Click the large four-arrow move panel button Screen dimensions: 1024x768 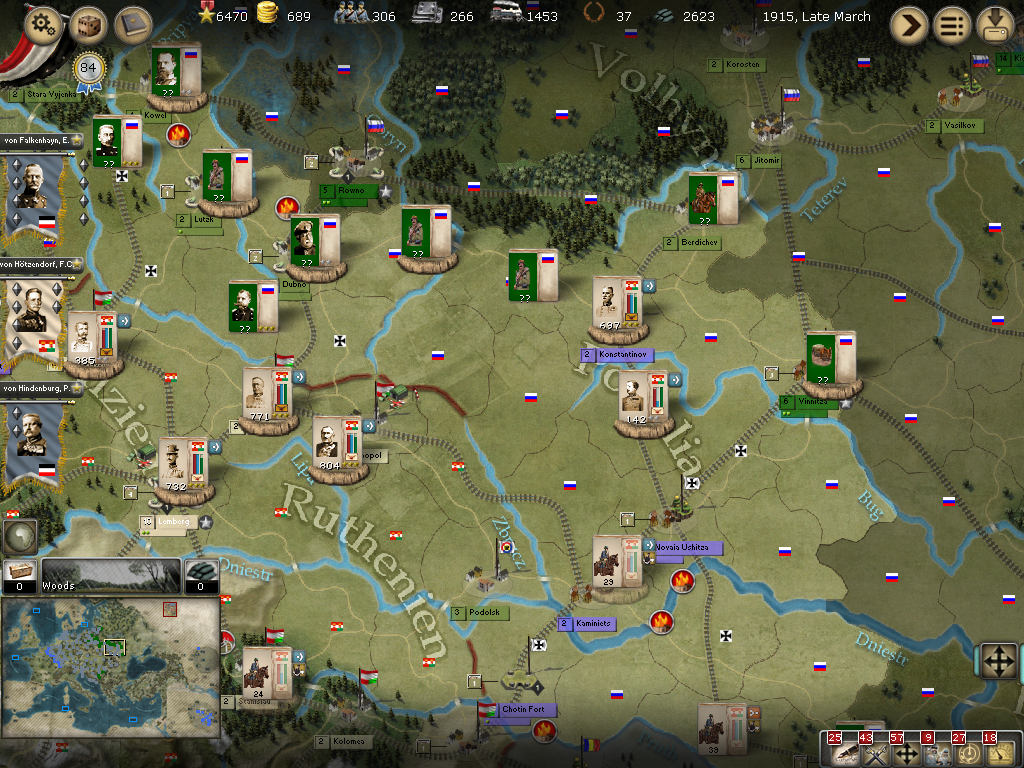tap(1000, 660)
